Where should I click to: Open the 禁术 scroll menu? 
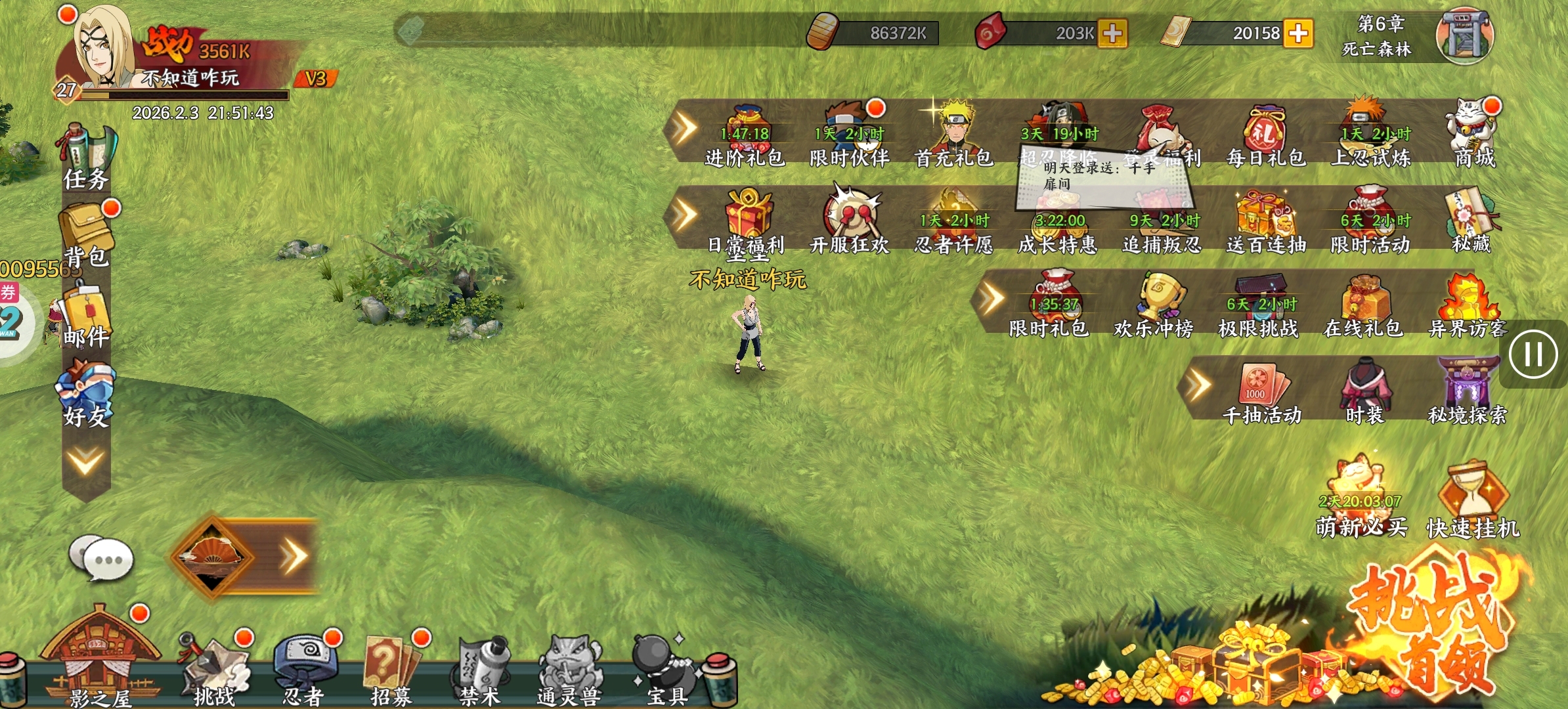pos(481,670)
